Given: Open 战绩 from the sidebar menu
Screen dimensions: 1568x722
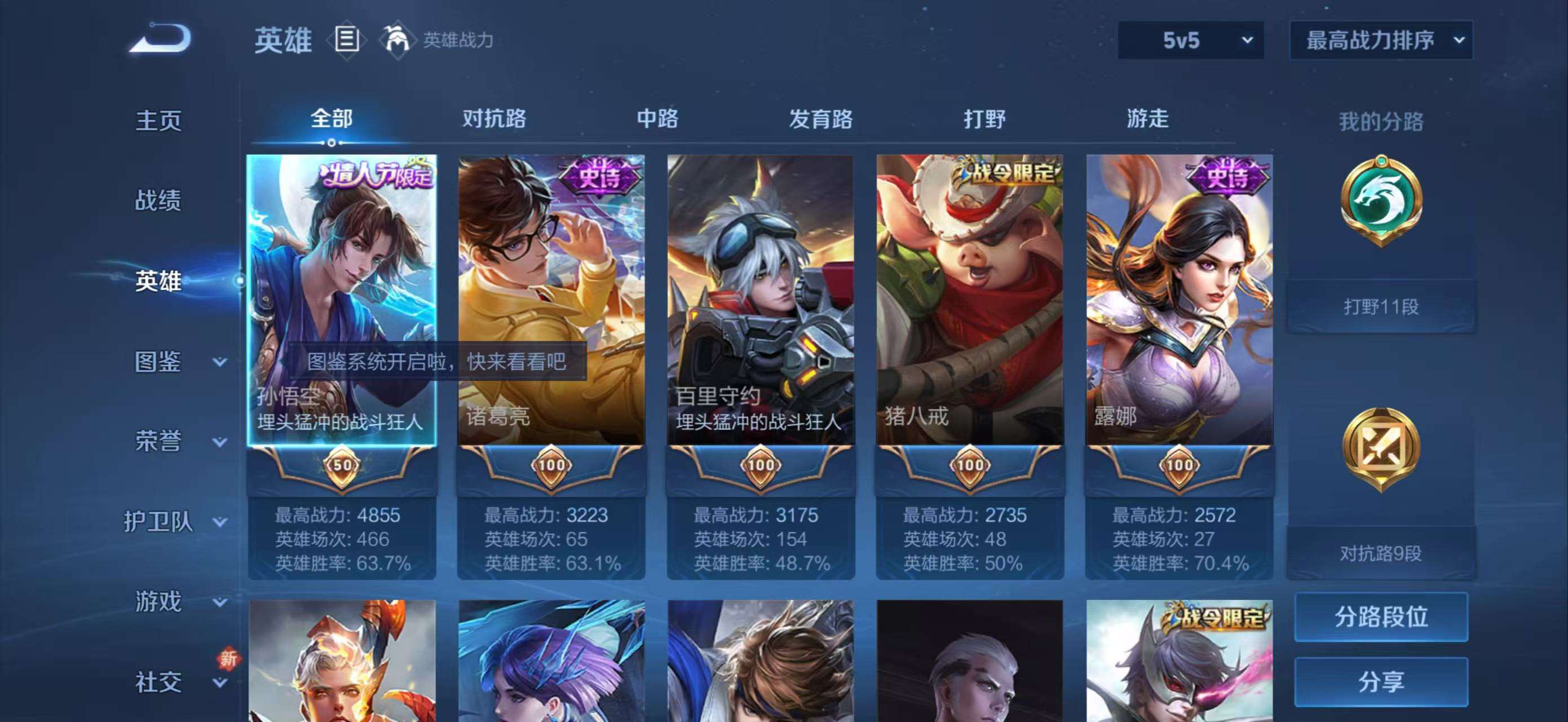Looking at the screenshot, I should 160,201.
